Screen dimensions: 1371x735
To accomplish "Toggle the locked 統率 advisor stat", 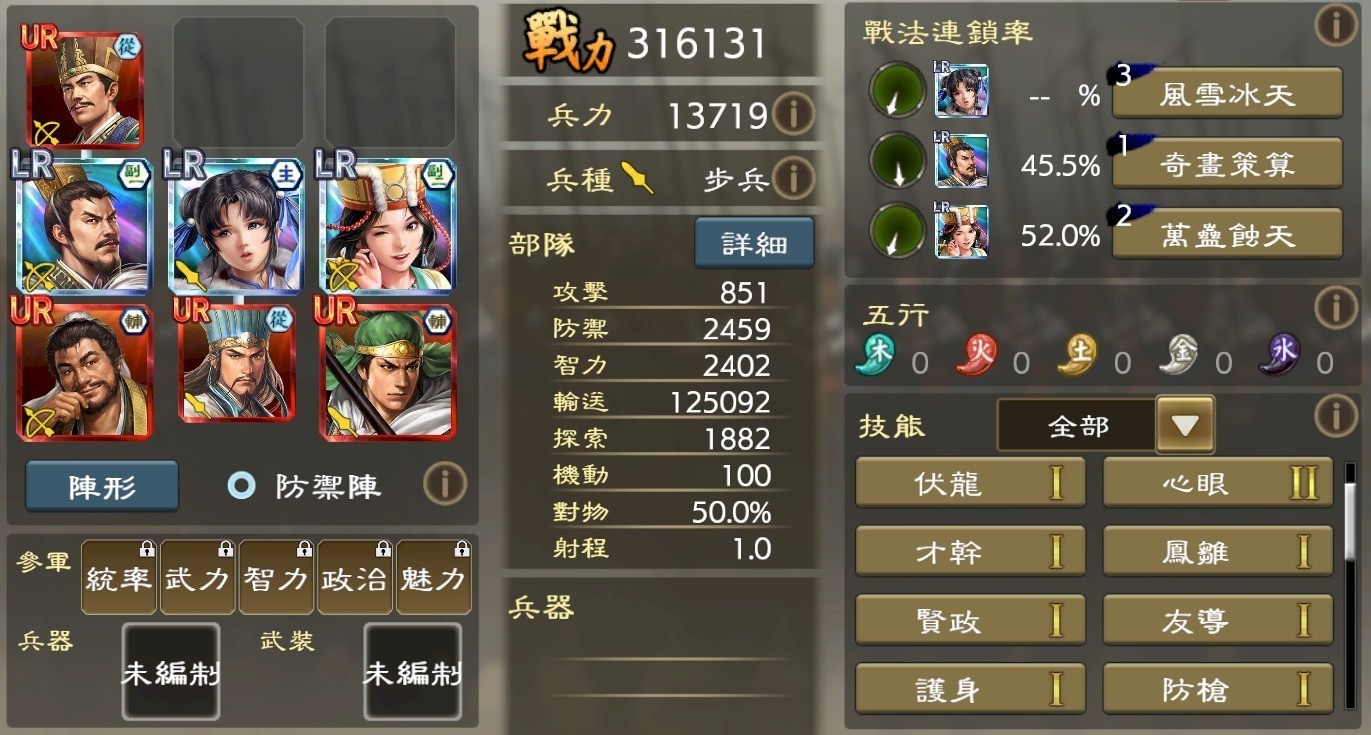I will (x=118, y=578).
